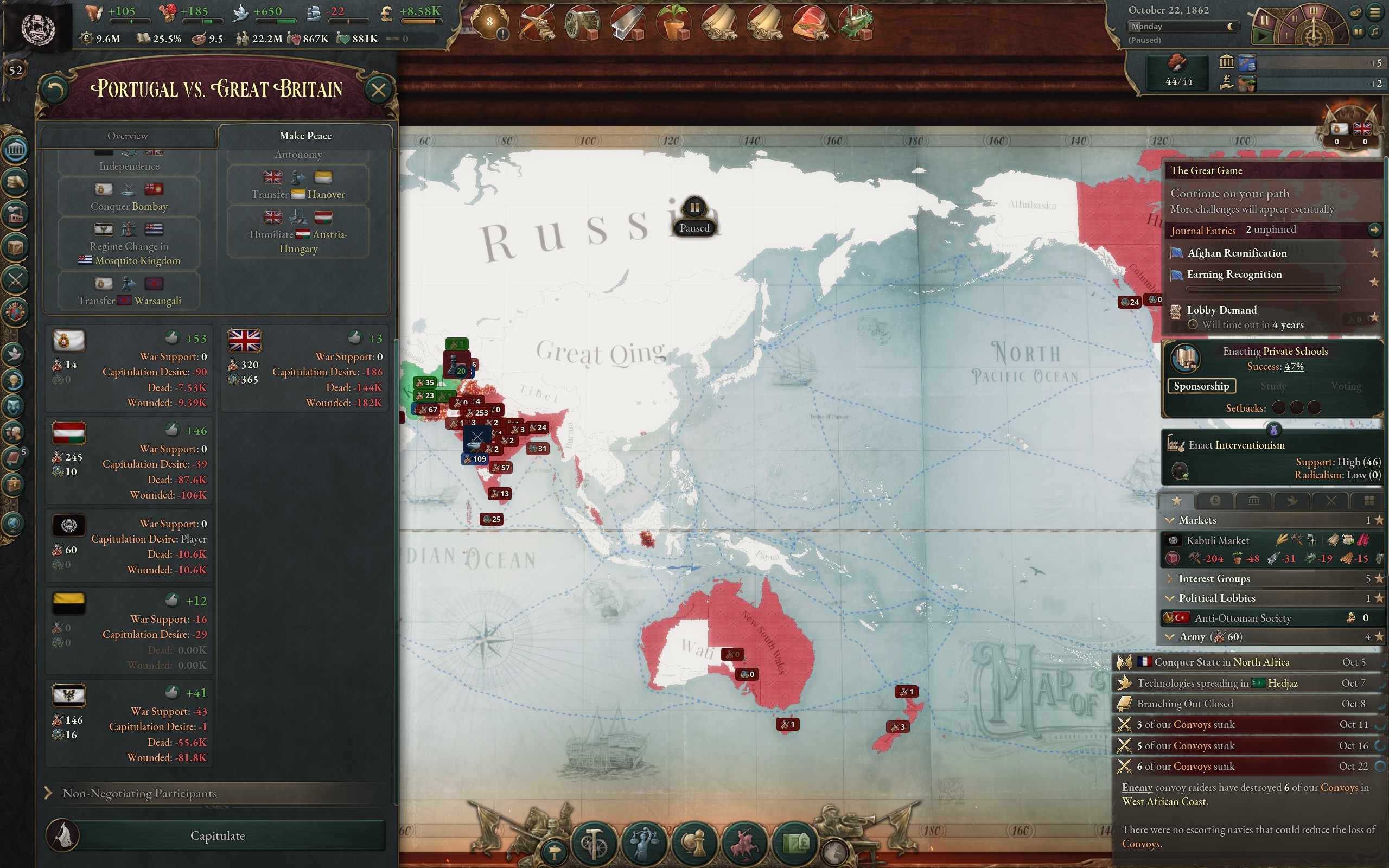The width and height of the screenshot is (1389, 868).
Task: Click the Enemy convoy raiders link in the notification
Action: [x=1138, y=788]
